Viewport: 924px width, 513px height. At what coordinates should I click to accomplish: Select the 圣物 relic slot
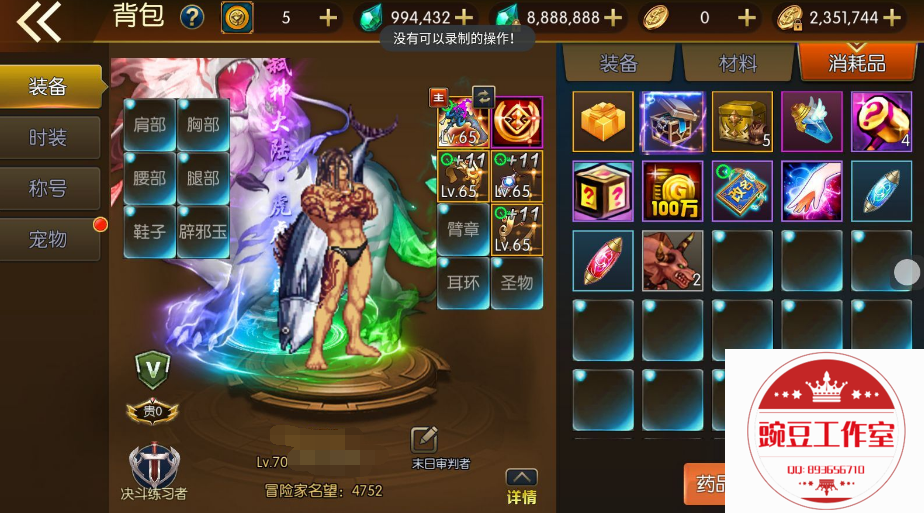(x=517, y=283)
